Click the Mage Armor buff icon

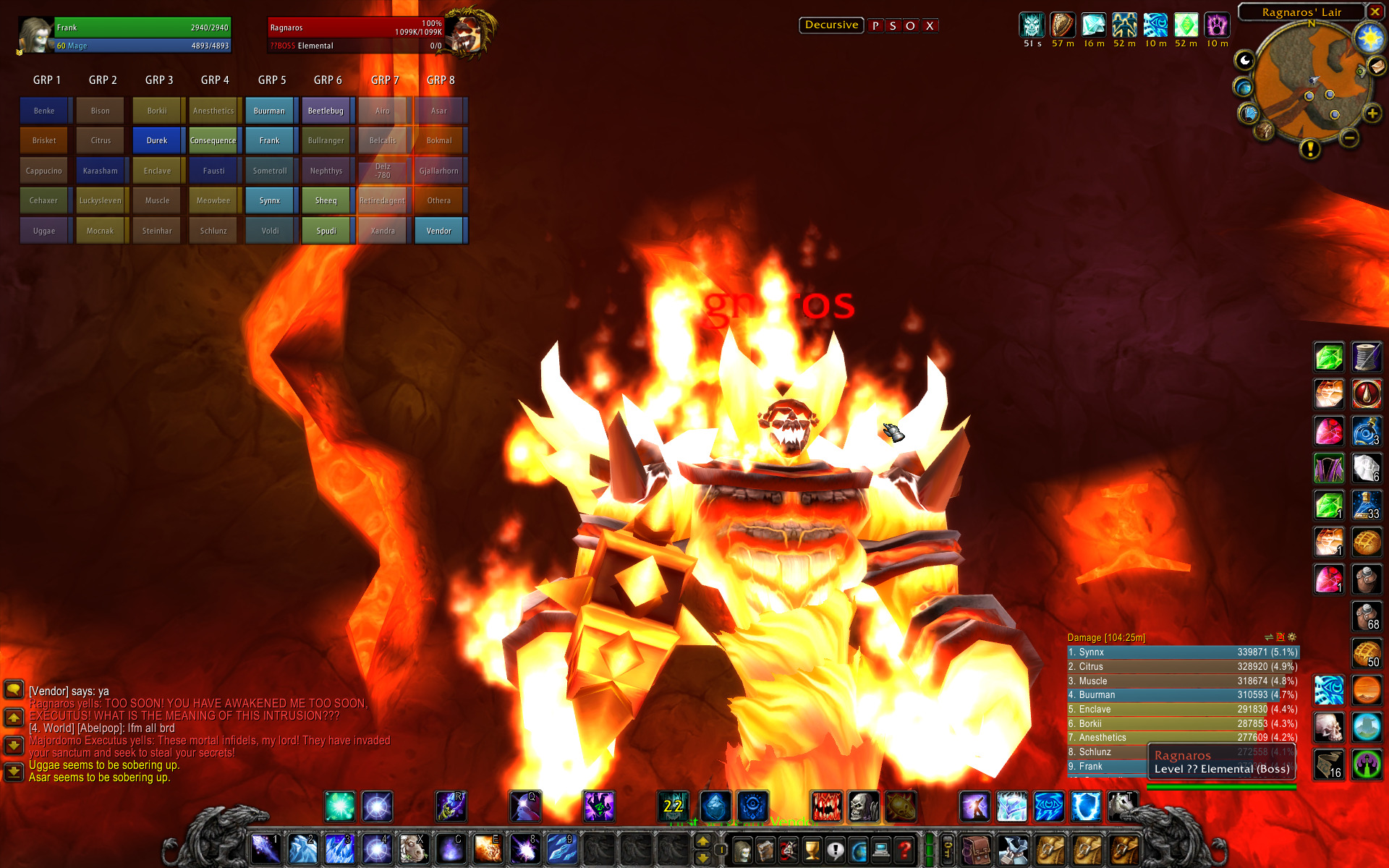tap(1155, 25)
